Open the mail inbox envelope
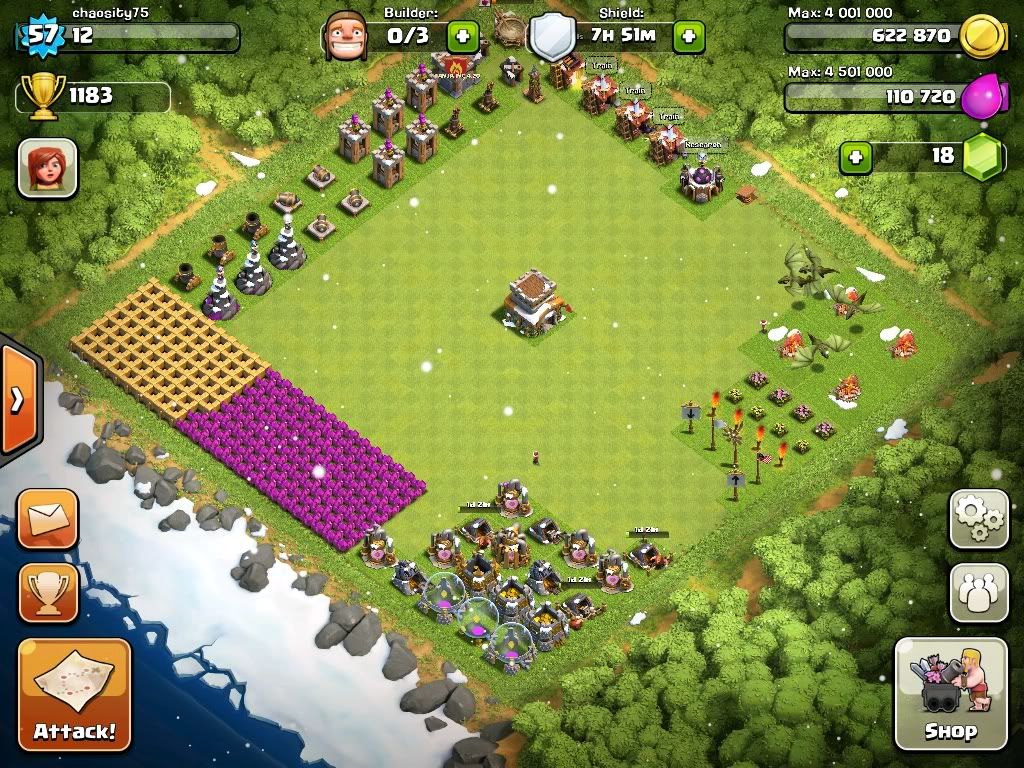Viewport: 1024px width, 768px height. [x=47, y=519]
